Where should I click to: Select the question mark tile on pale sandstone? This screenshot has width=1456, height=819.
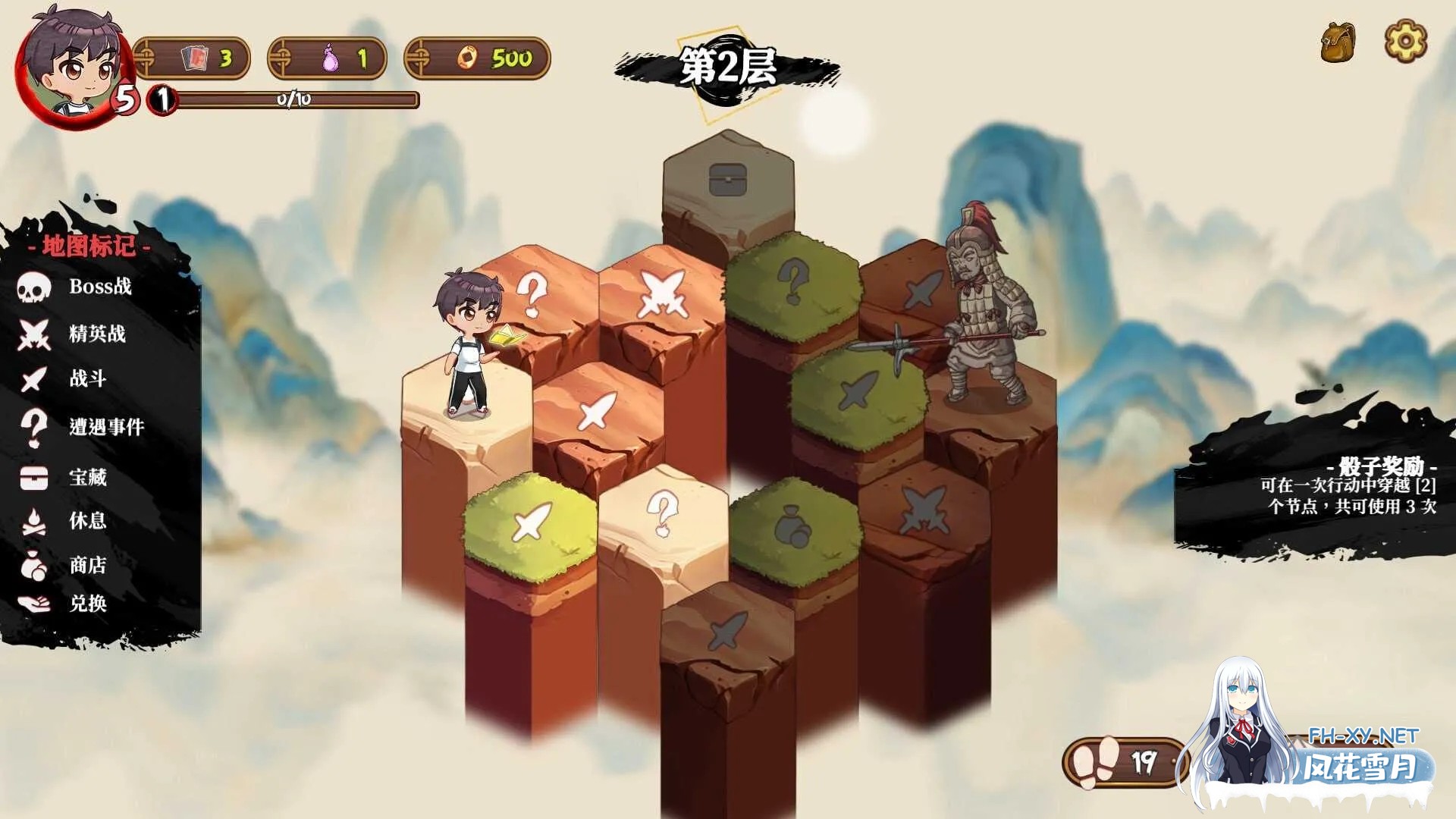(x=663, y=513)
